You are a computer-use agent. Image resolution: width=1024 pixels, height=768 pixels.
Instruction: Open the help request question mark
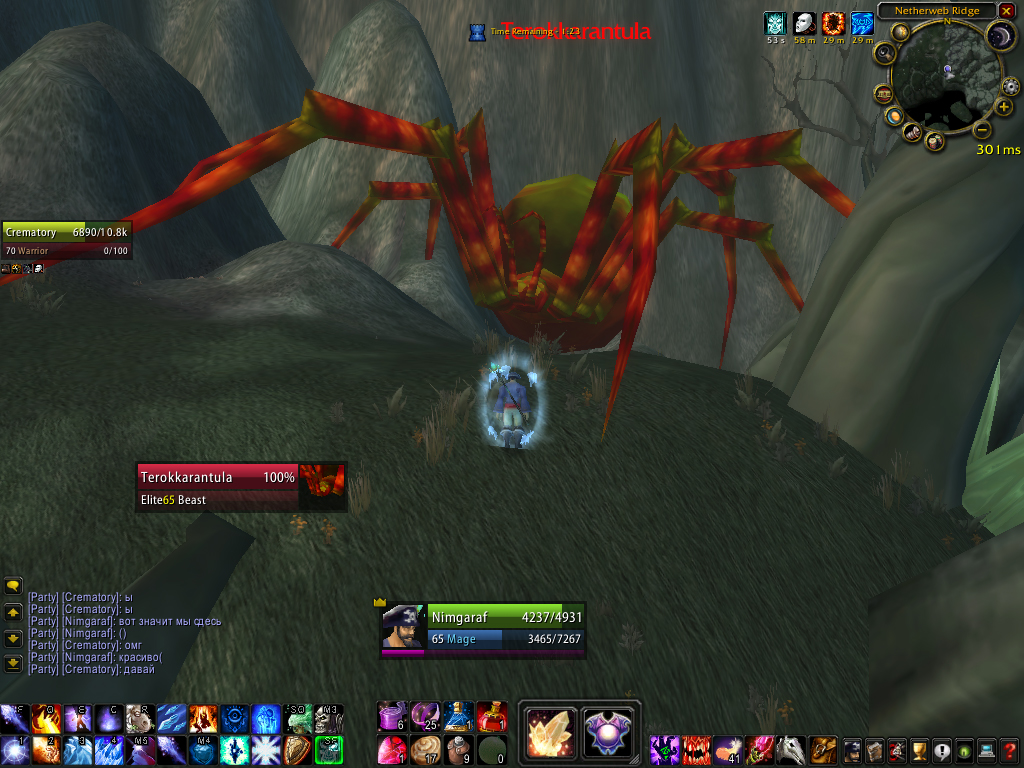[x=1011, y=749]
